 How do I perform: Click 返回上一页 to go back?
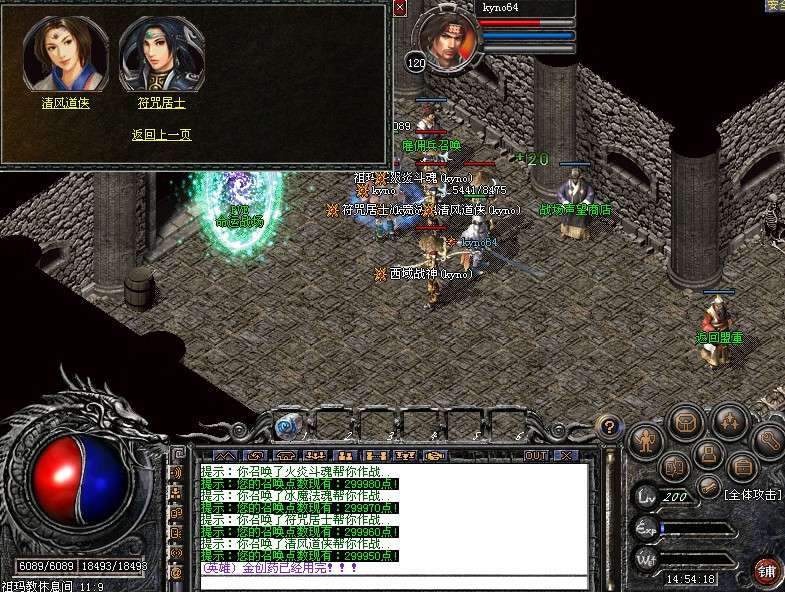pyautogui.click(x=161, y=134)
